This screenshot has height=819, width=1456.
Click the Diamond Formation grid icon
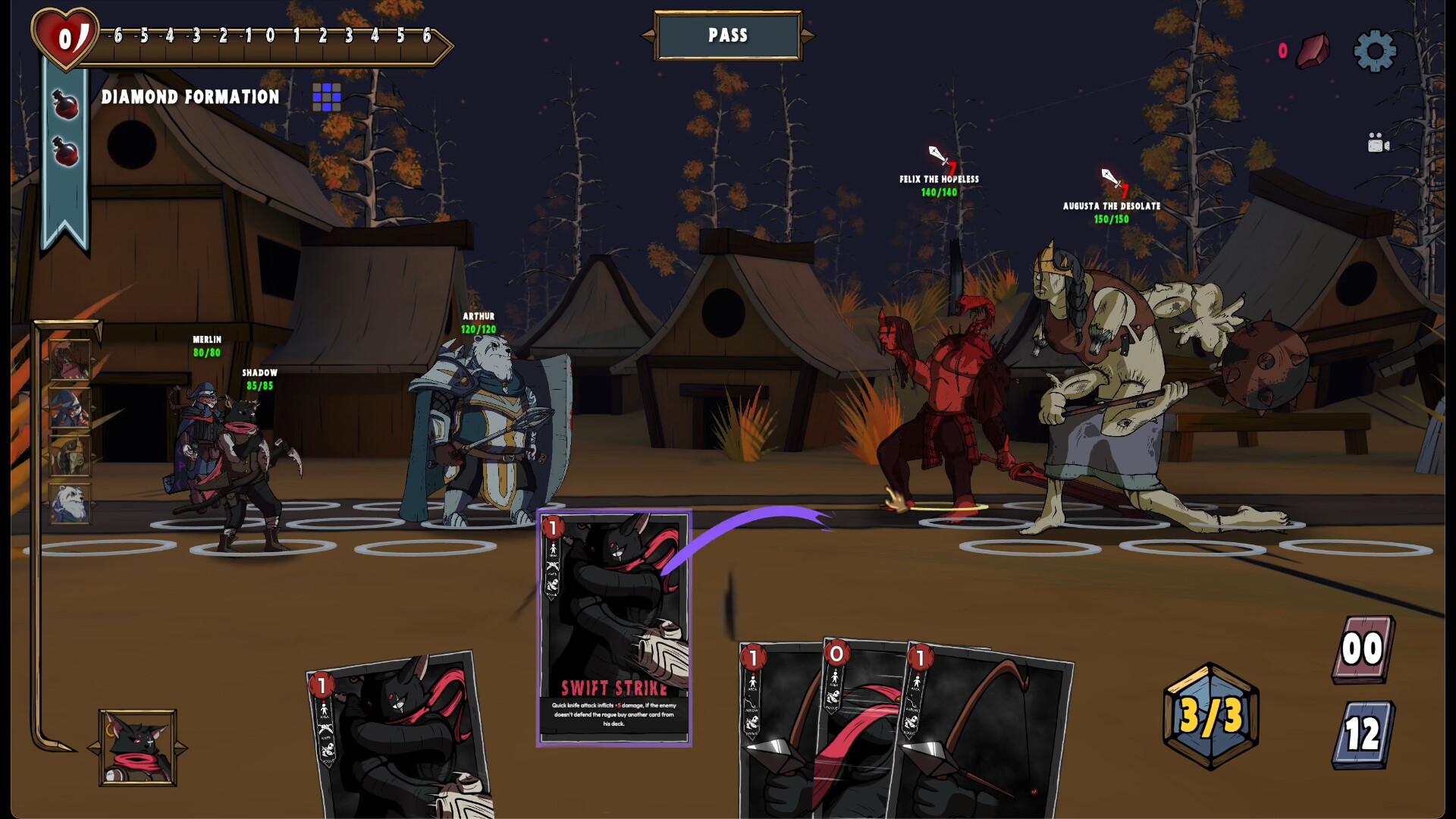[326, 97]
